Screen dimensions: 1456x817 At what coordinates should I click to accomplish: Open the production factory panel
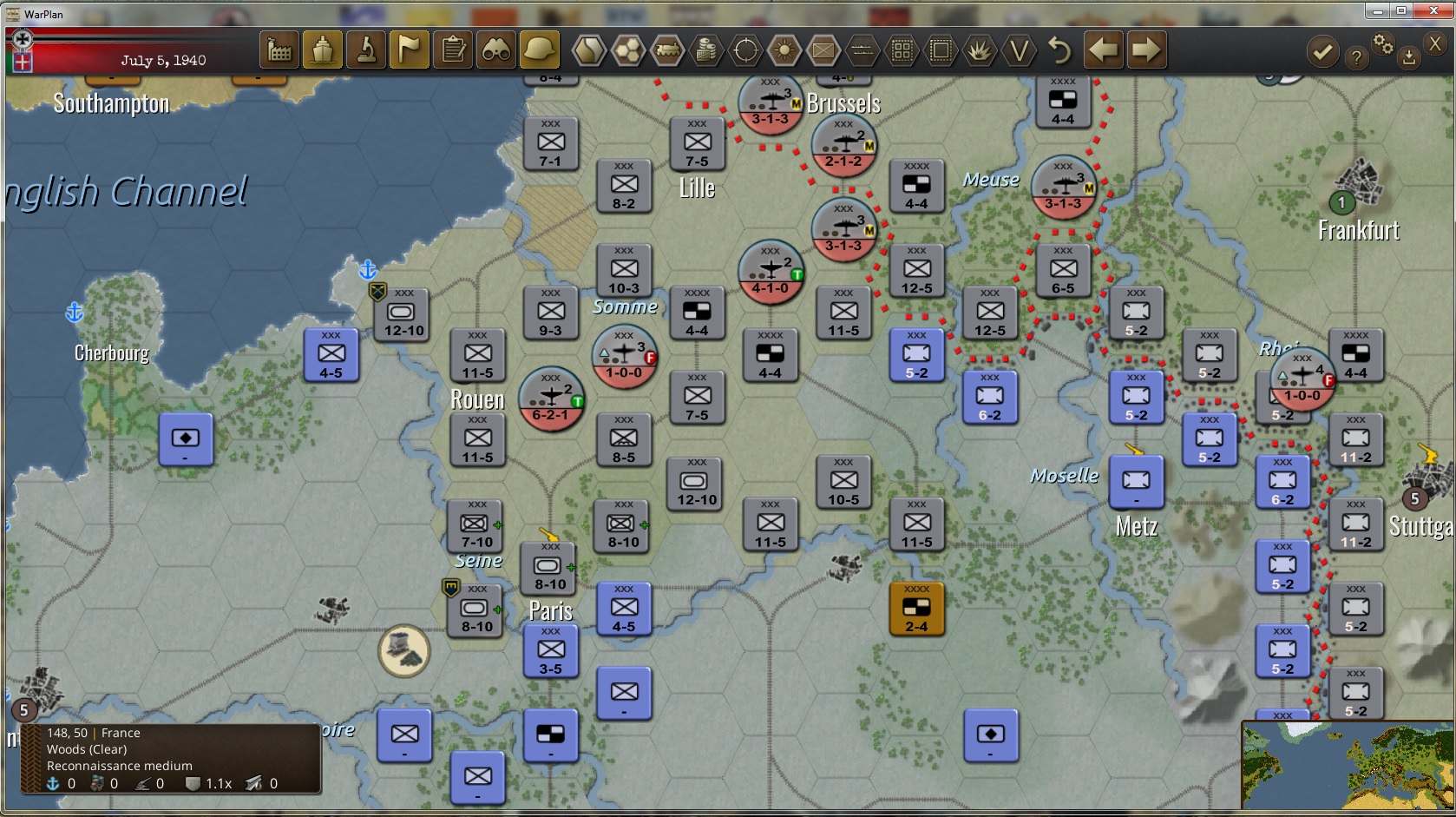coord(279,49)
